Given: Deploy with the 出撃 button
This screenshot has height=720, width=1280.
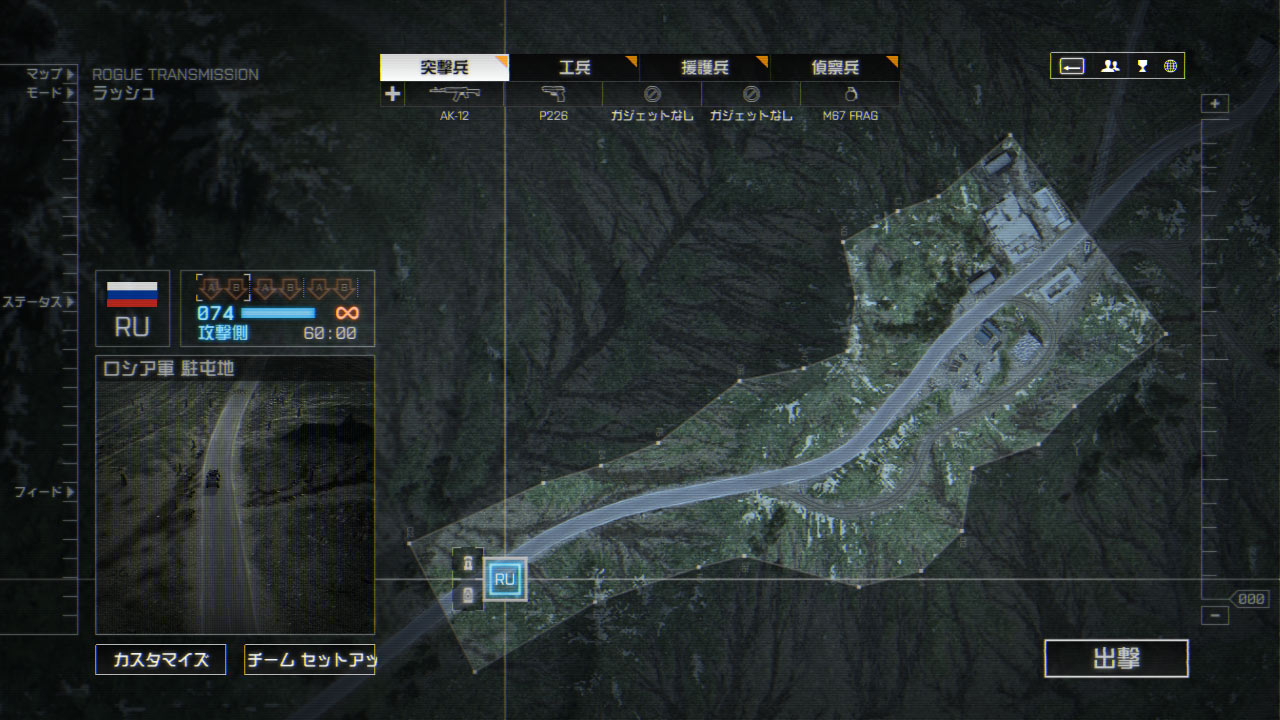Looking at the screenshot, I should tap(1116, 659).
